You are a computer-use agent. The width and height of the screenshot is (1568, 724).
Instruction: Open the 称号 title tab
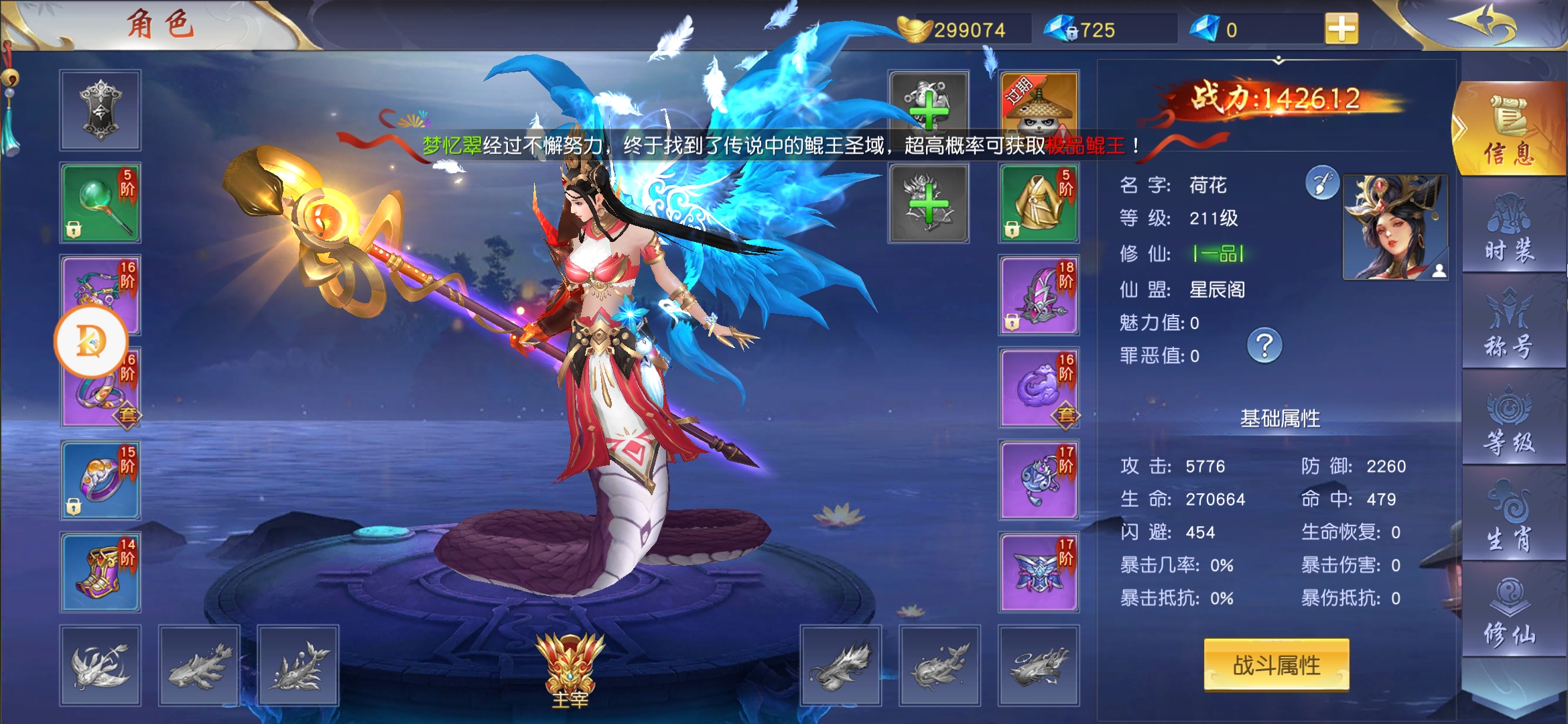(1509, 324)
